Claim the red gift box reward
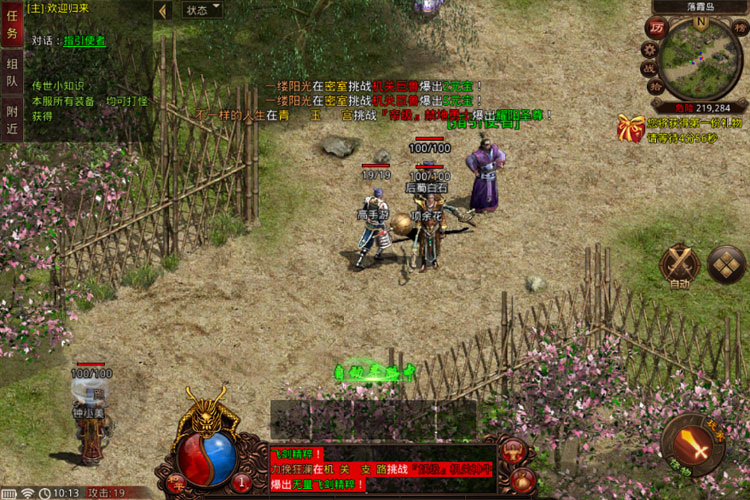 coord(630,127)
